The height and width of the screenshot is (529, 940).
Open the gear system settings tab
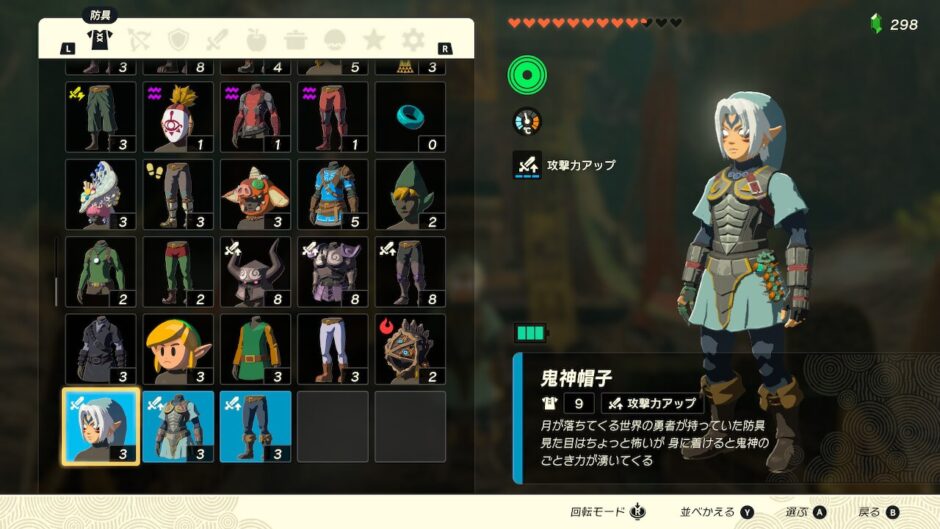413,40
